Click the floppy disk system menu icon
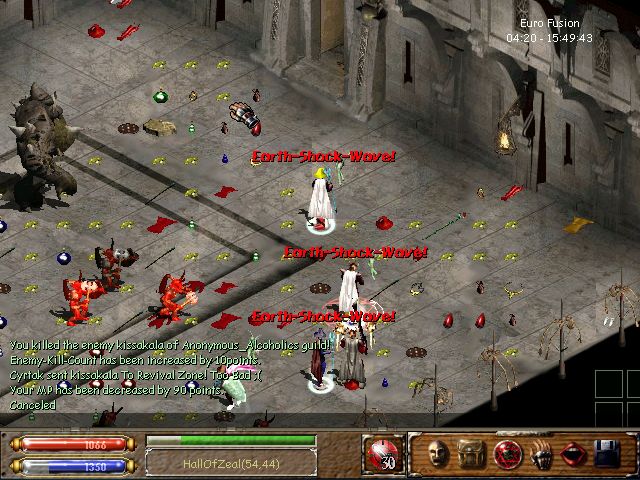This screenshot has width=640, height=480. click(x=608, y=456)
